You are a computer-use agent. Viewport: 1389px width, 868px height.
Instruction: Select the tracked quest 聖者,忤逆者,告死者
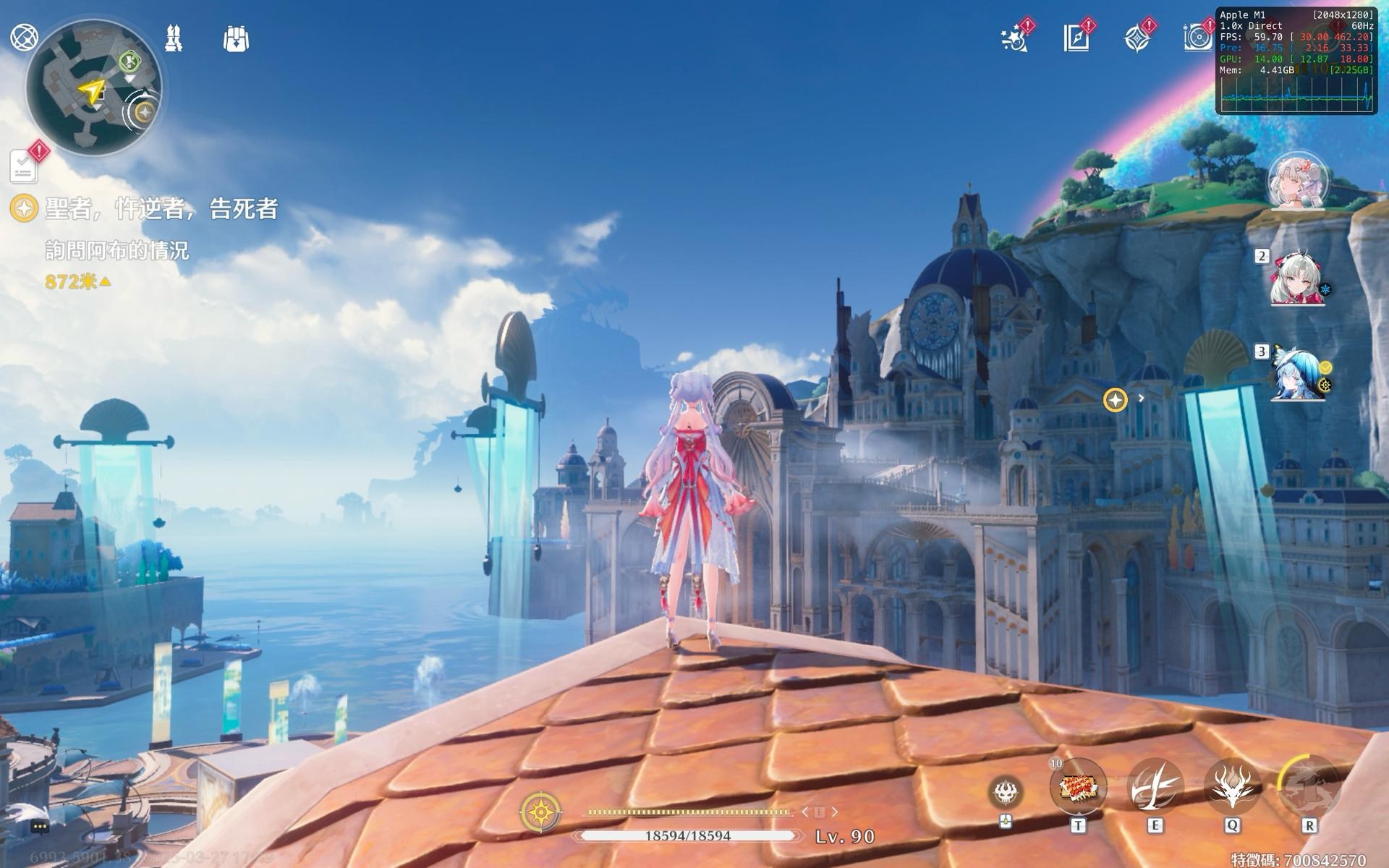pos(161,209)
